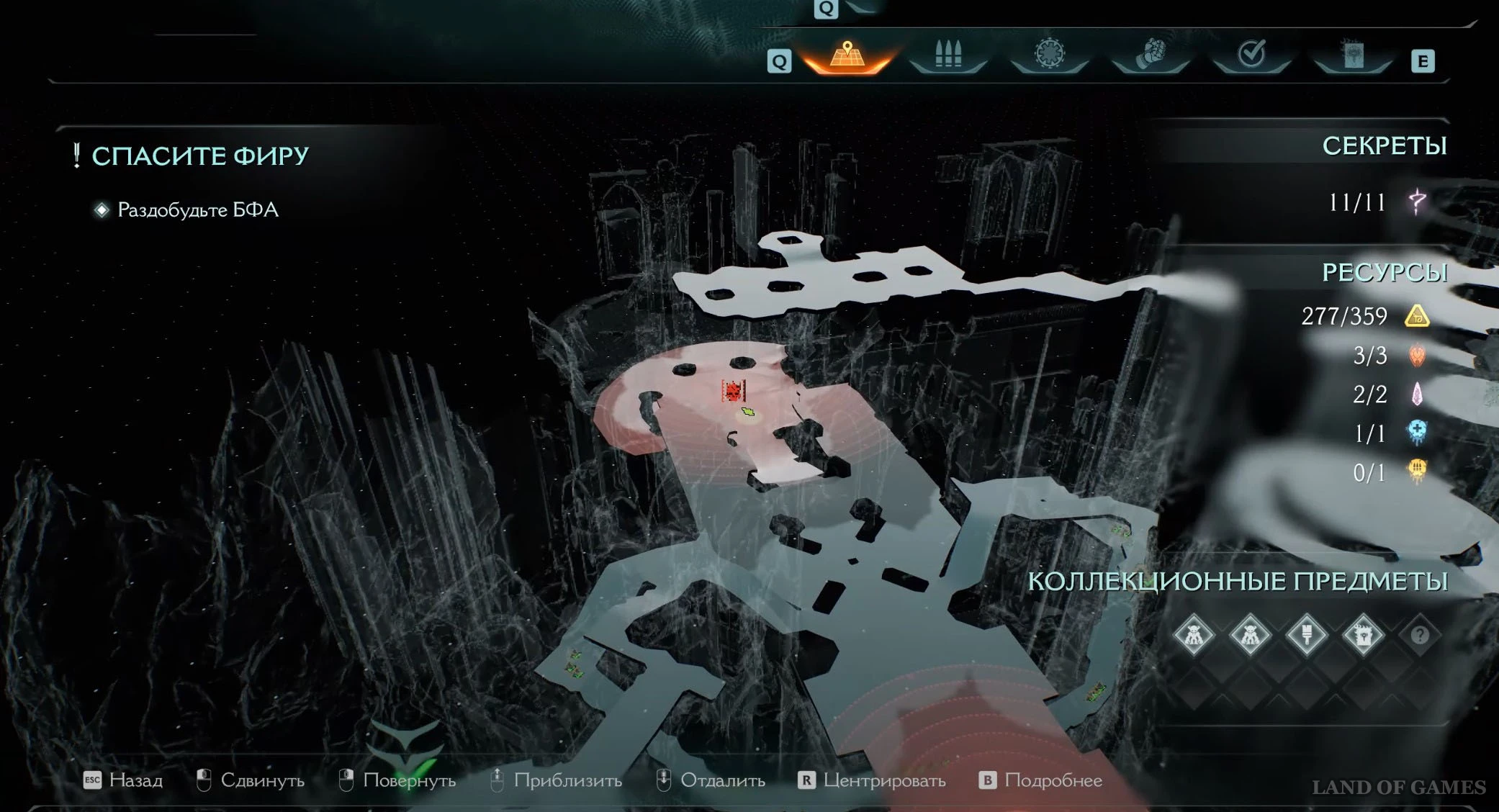The width and height of the screenshot is (1499, 812).
Task: Select the paintbrush skin collectible
Action: click(1306, 636)
